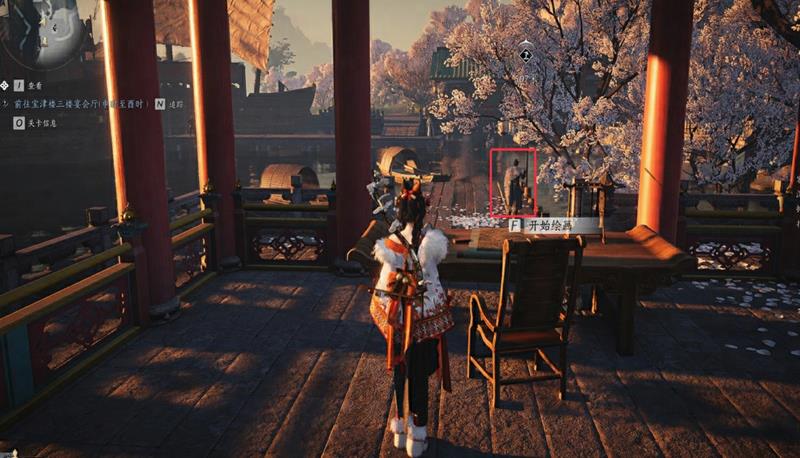The width and height of the screenshot is (800, 458).
Task: Click the 追踪 tracking label
Action: tap(177, 103)
